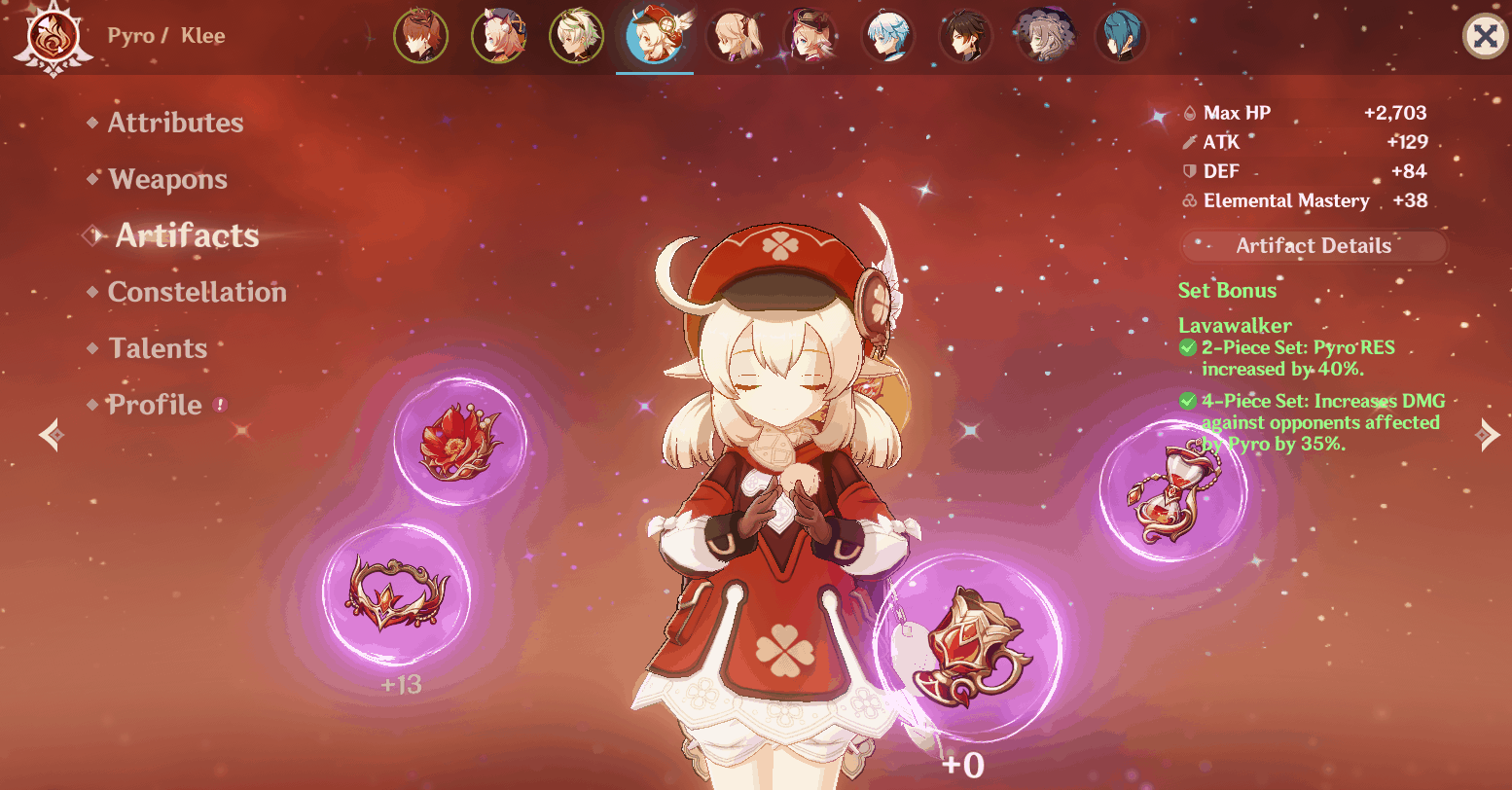Open the Artifact Details panel
The image size is (1512, 790).
click(x=1313, y=245)
